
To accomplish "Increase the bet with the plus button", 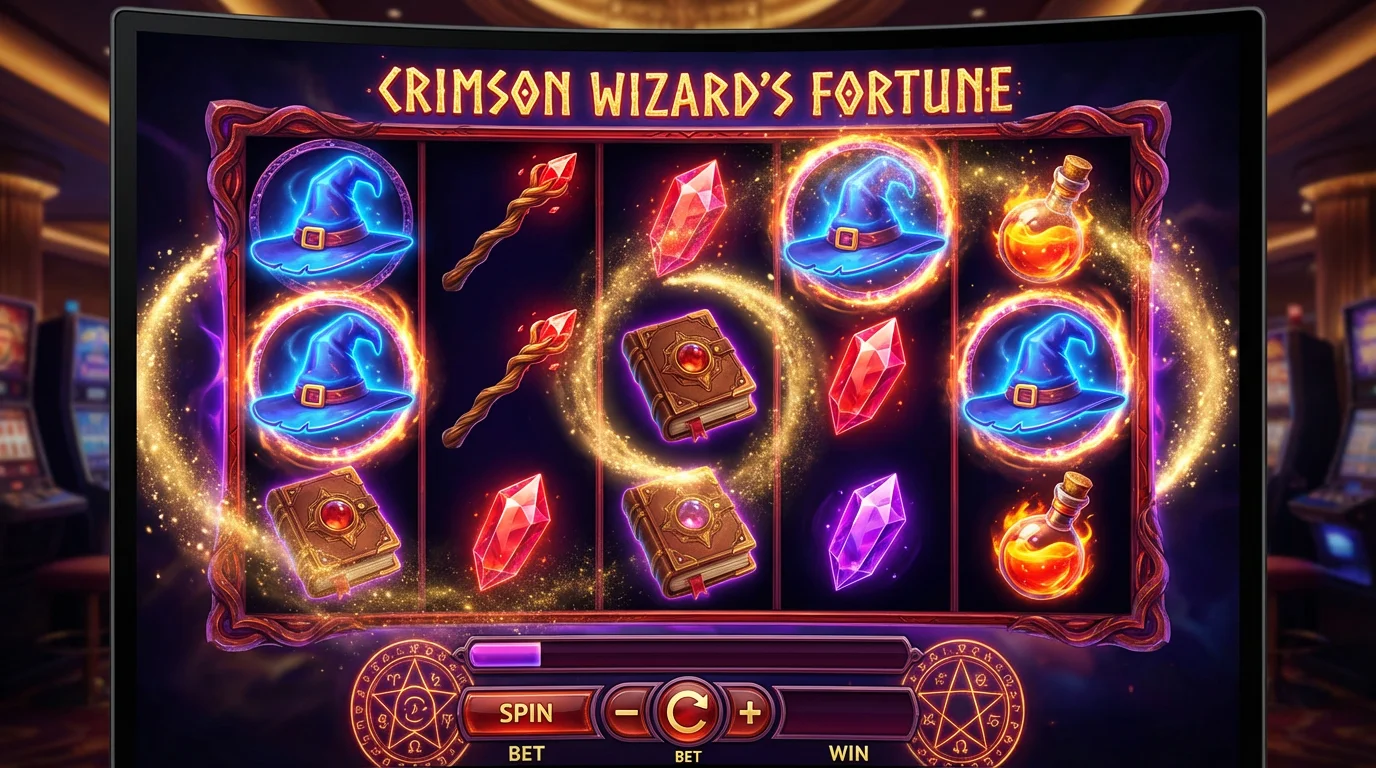I will tap(749, 713).
